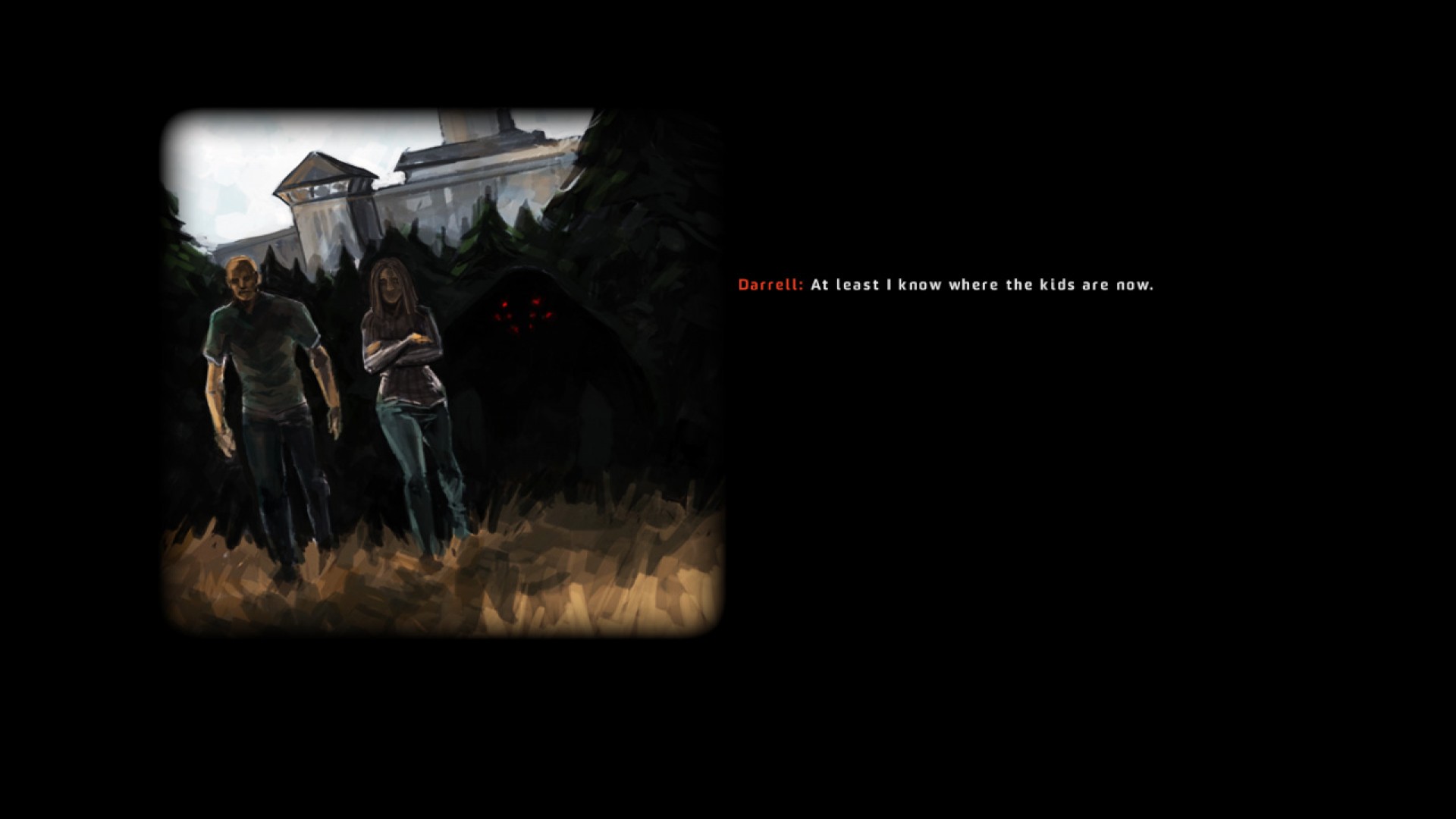
Task: Select the speaker name Darrell
Action: coord(768,285)
